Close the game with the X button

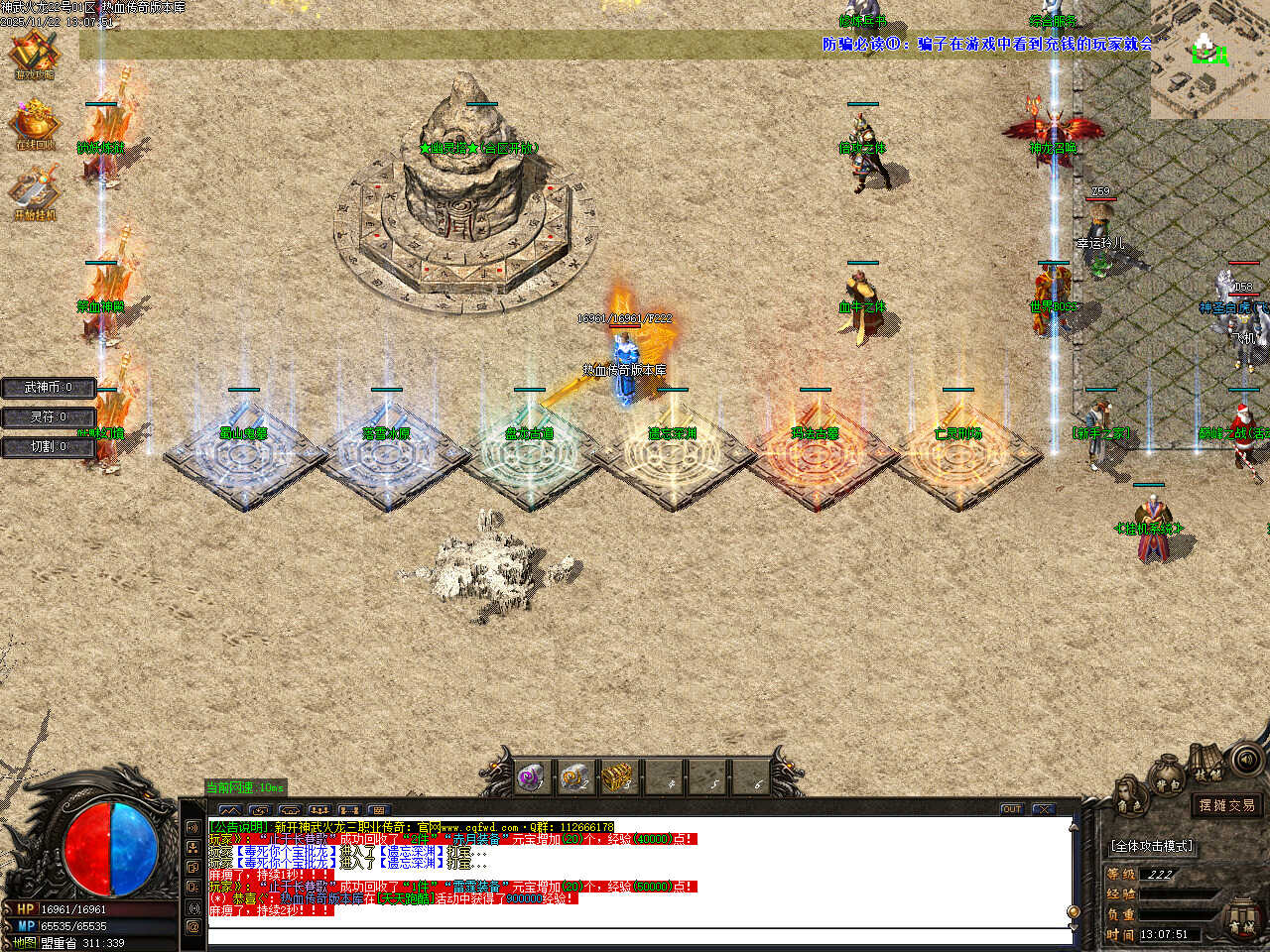(x=1044, y=809)
